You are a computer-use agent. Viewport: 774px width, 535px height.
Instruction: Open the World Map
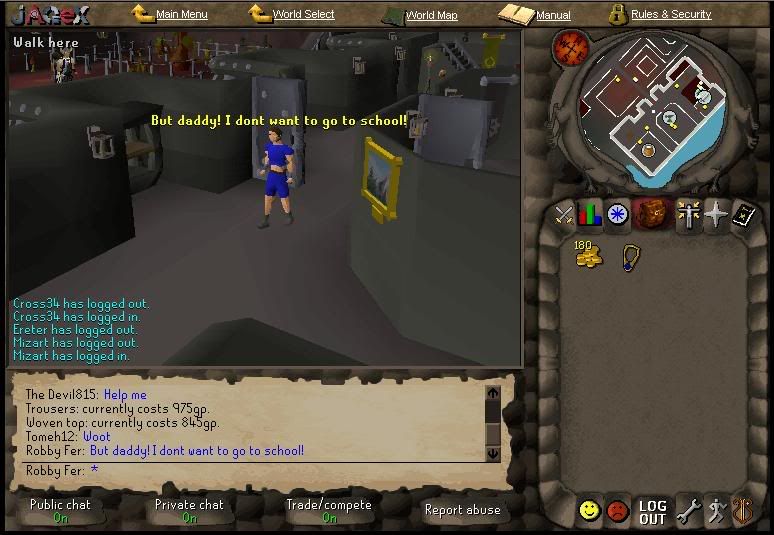[431, 15]
